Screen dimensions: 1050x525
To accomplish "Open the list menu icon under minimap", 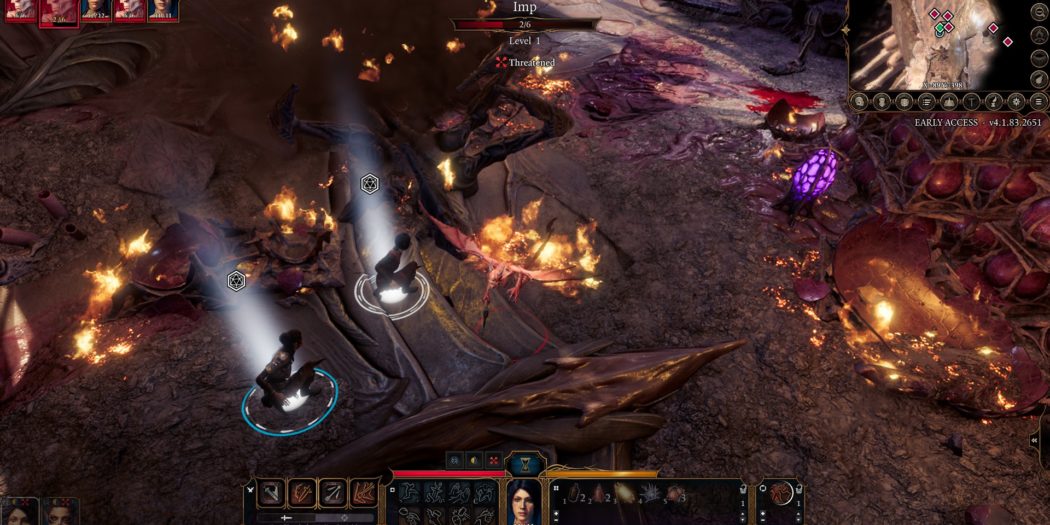I will pos(925,101).
